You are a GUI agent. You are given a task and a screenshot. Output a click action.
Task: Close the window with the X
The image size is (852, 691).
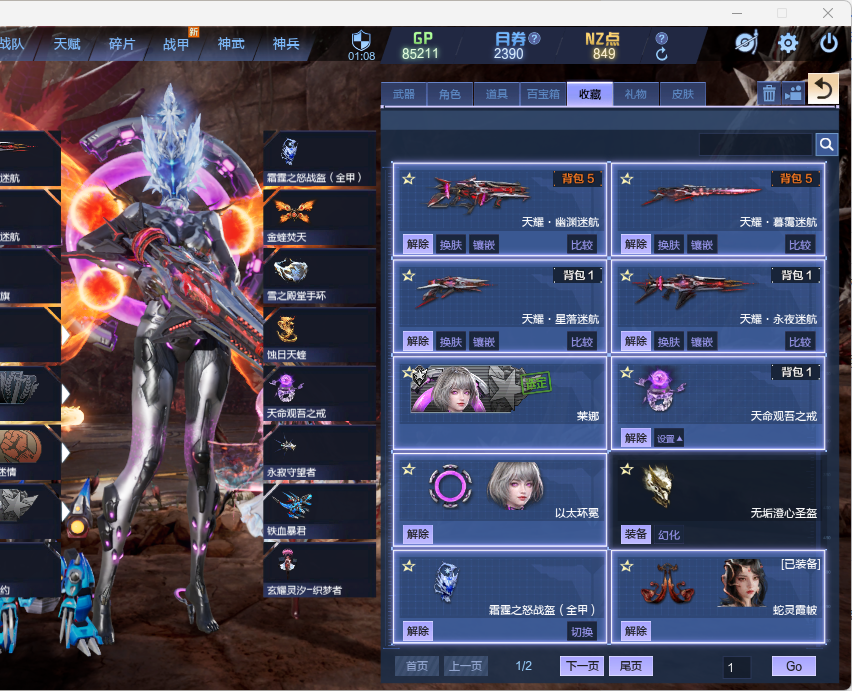click(828, 13)
